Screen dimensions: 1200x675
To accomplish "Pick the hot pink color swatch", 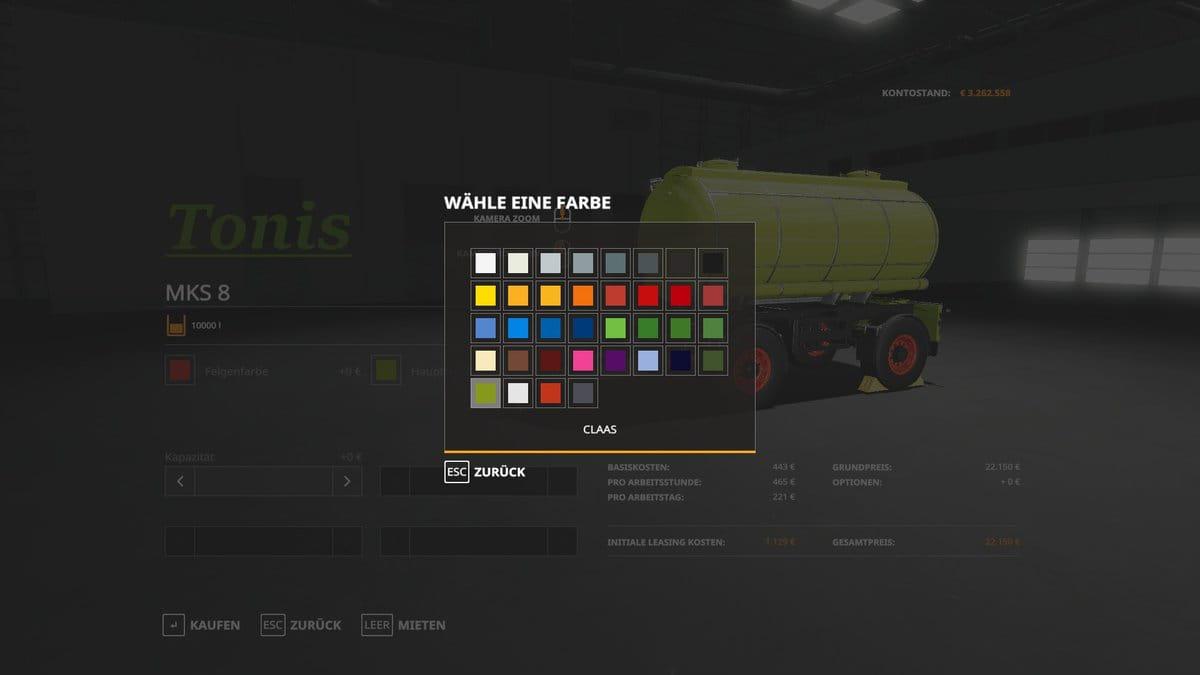I will pyautogui.click(x=583, y=360).
